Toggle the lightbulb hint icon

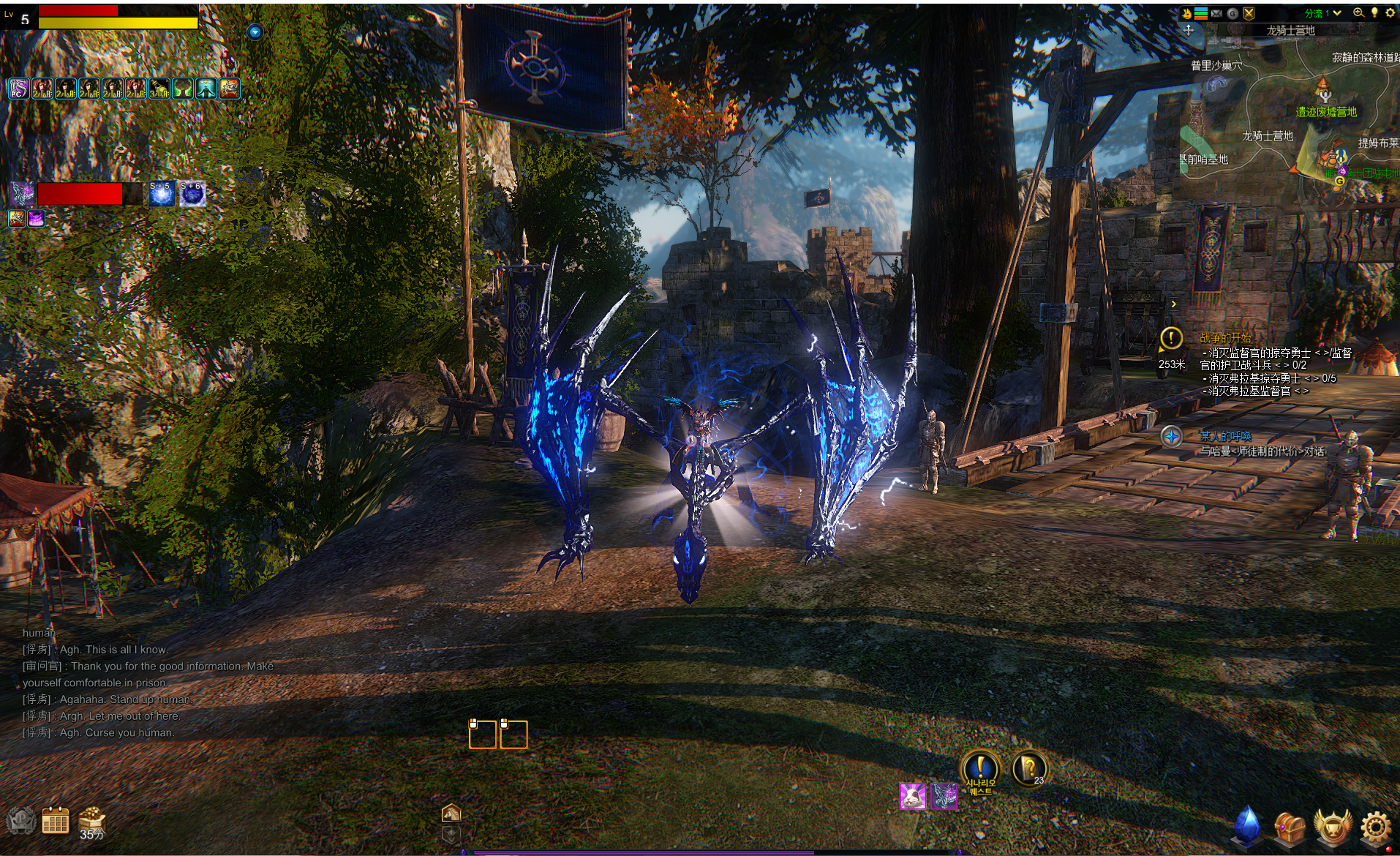[1374, 12]
